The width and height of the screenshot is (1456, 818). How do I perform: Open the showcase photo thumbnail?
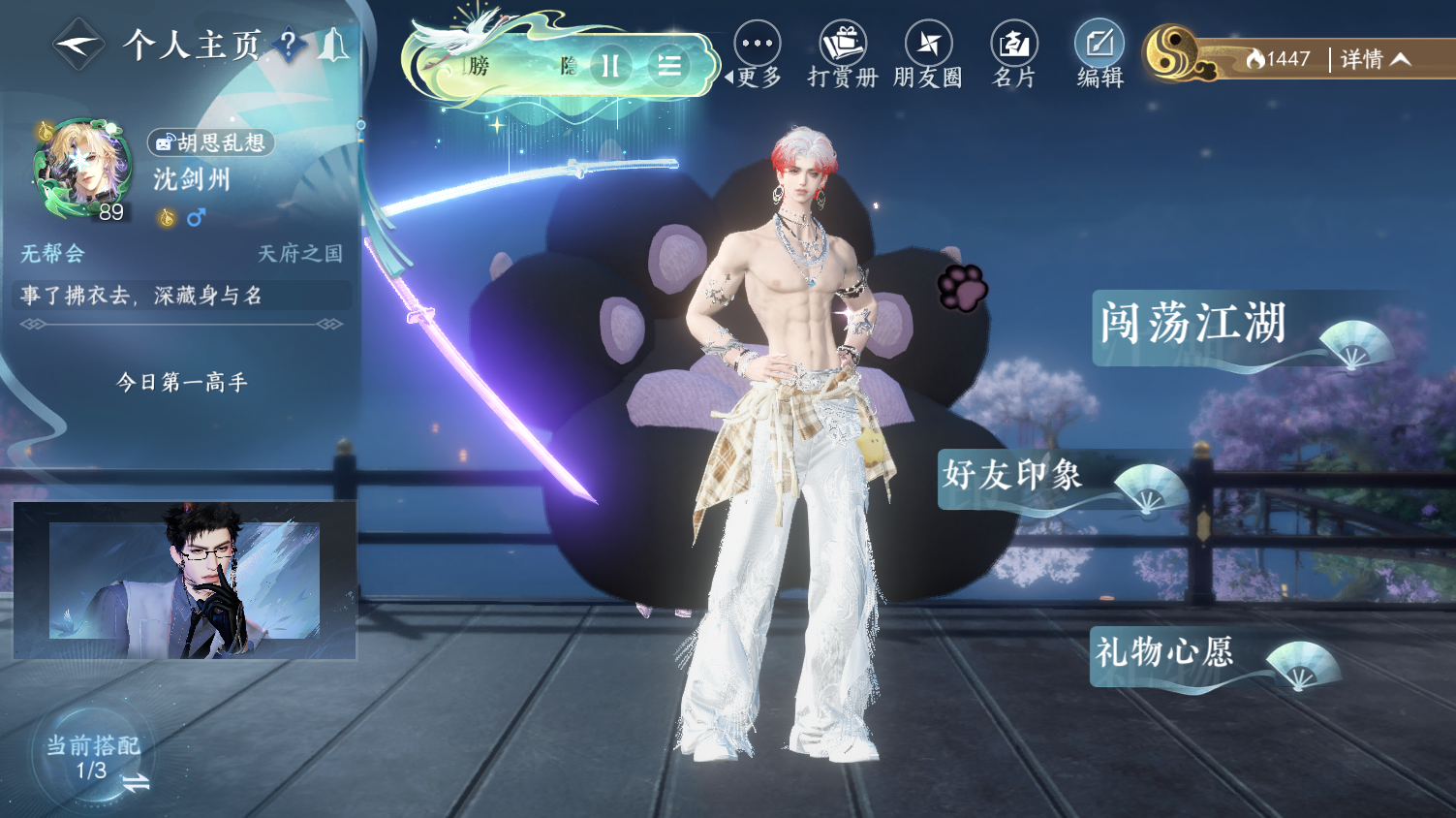[x=184, y=580]
